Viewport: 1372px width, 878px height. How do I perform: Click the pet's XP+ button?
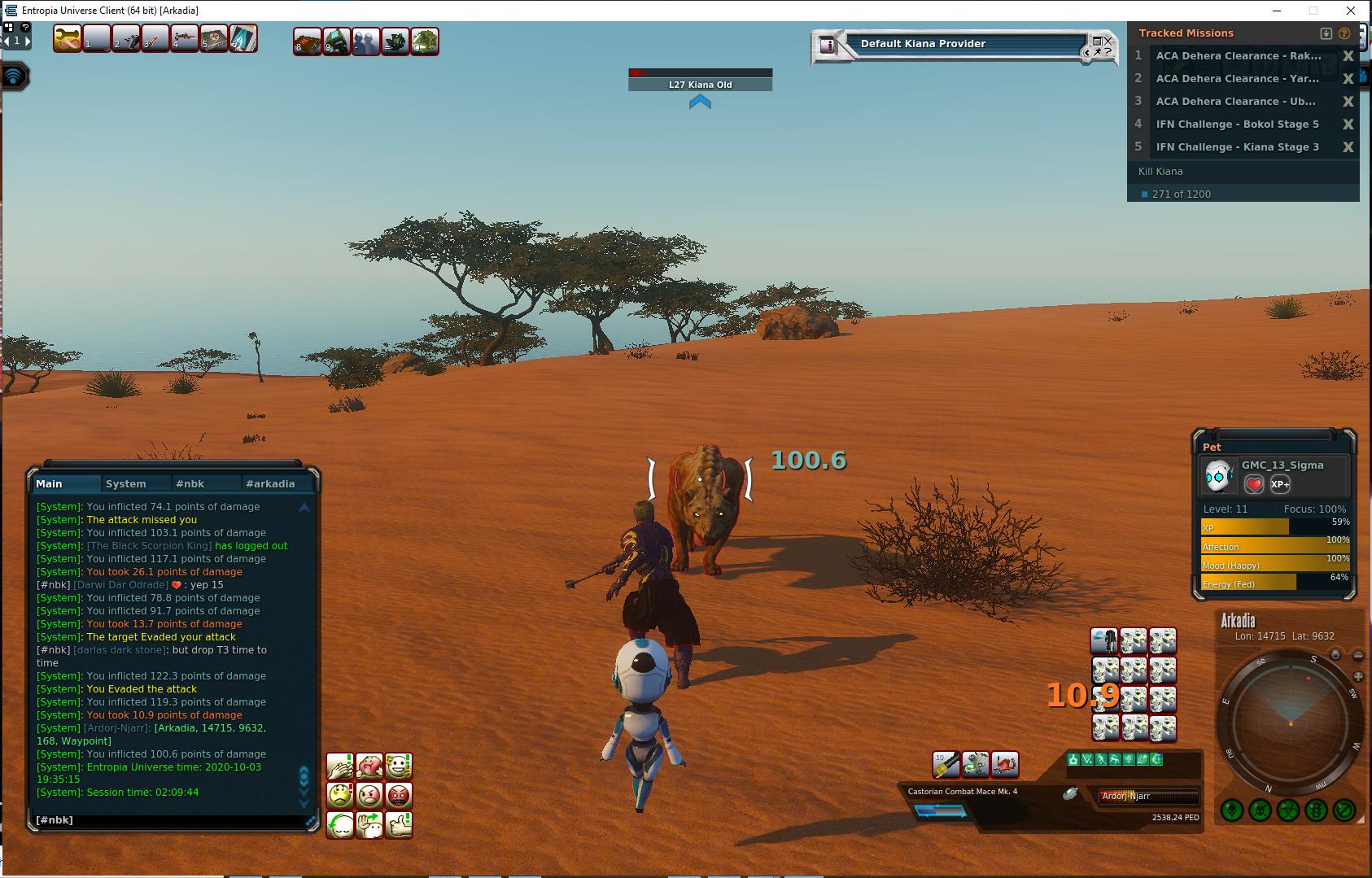click(1280, 484)
